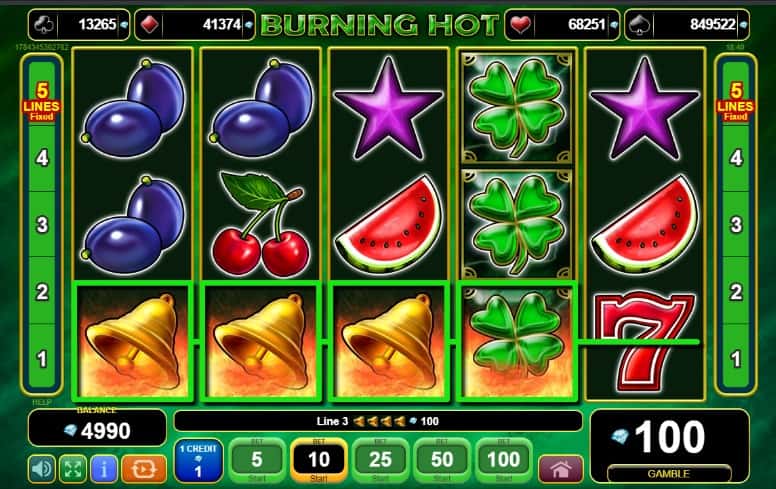This screenshot has height=489, width=776.
Task: Activate the orange autoplay button
Action: pos(143,468)
